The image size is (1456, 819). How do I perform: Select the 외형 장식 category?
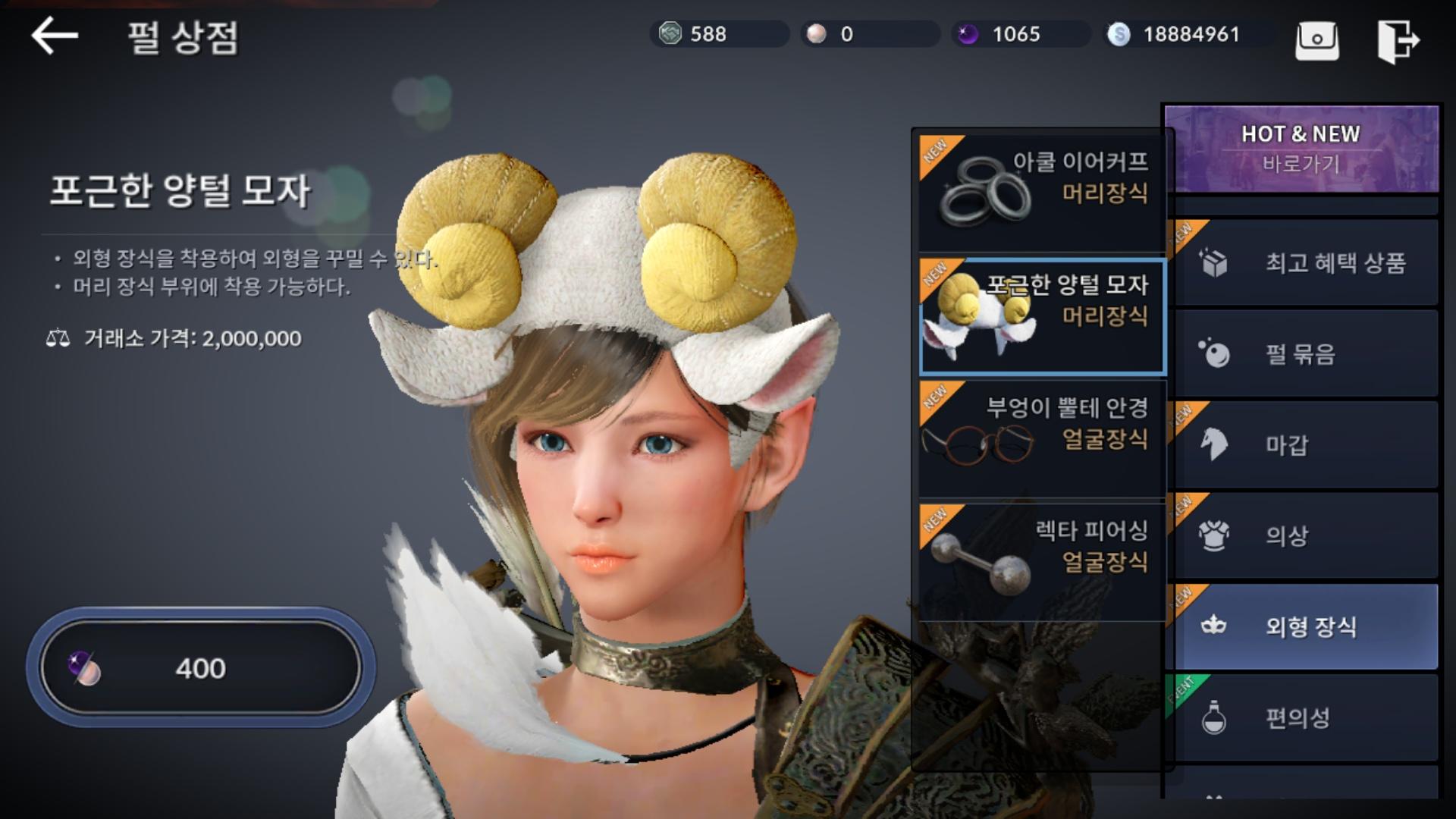click(1304, 626)
